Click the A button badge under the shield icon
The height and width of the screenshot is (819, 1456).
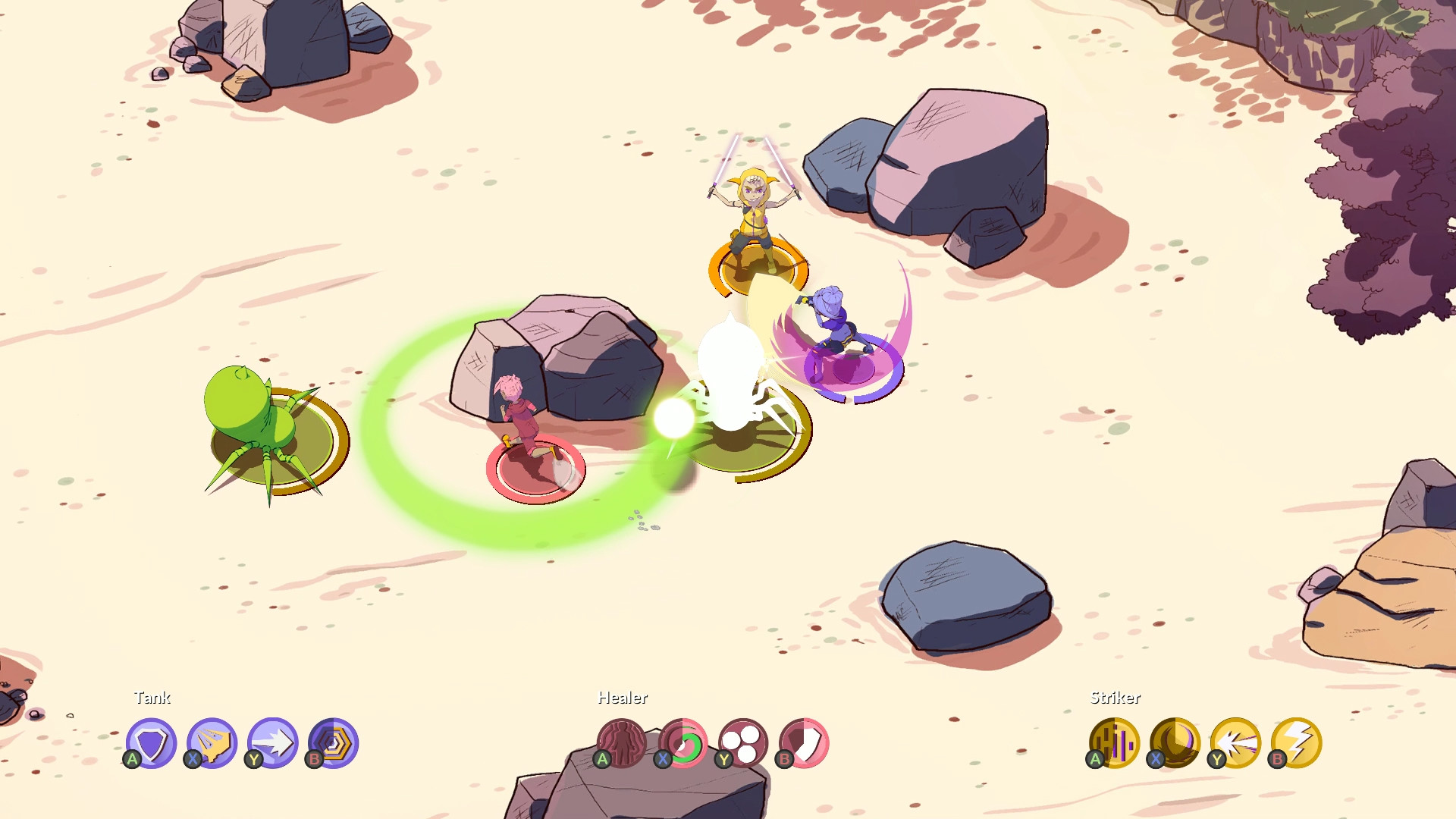132,758
